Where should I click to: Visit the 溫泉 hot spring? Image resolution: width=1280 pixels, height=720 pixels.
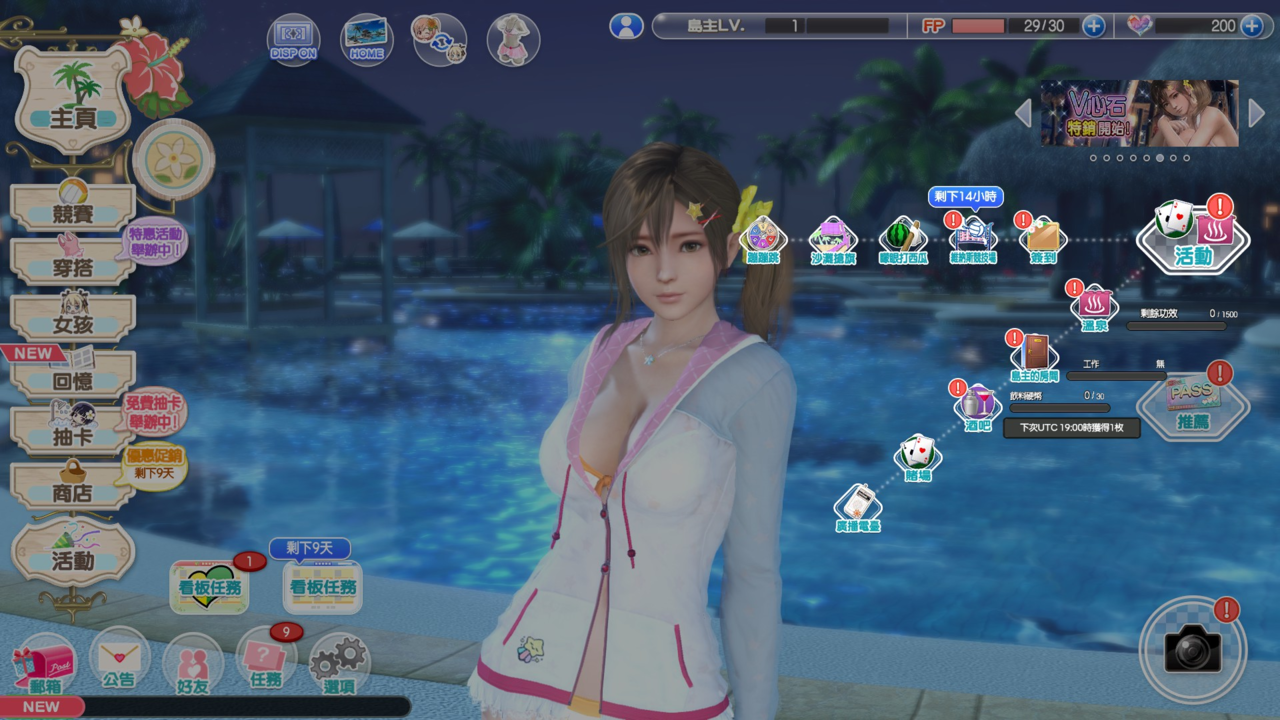[1094, 306]
